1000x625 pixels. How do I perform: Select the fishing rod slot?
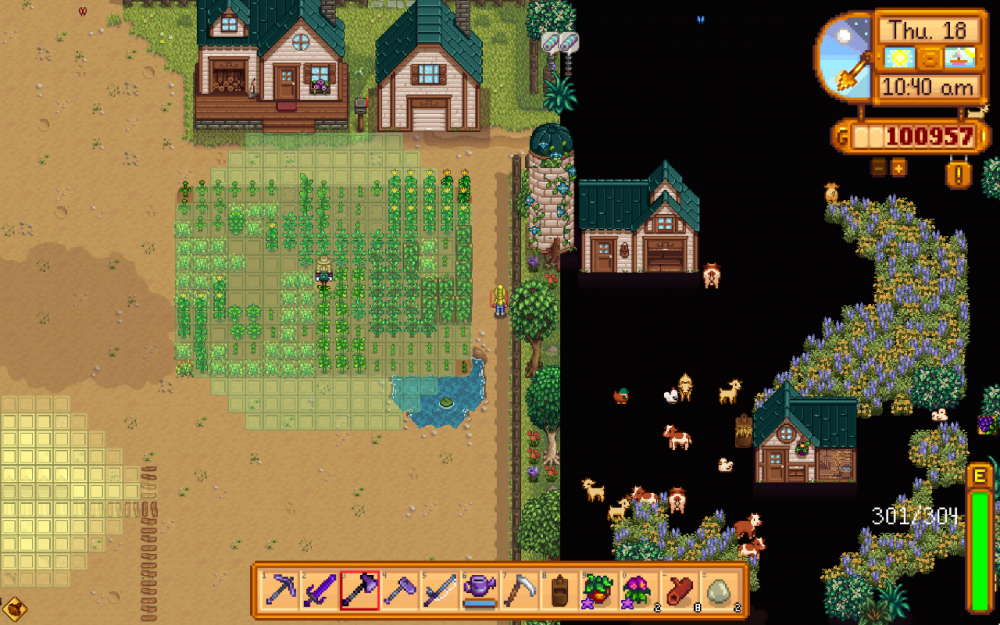[440, 591]
